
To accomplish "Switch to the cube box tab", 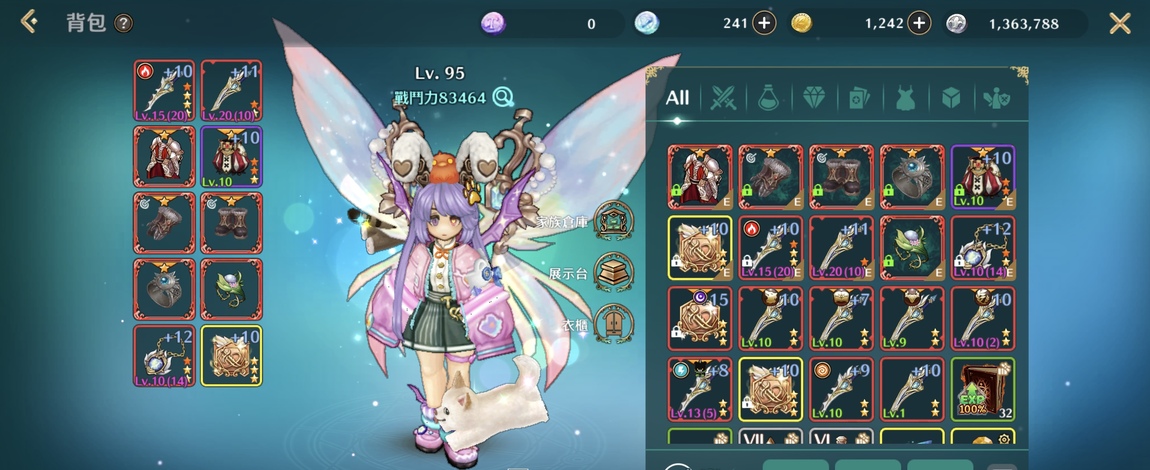I will [x=951, y=98].
